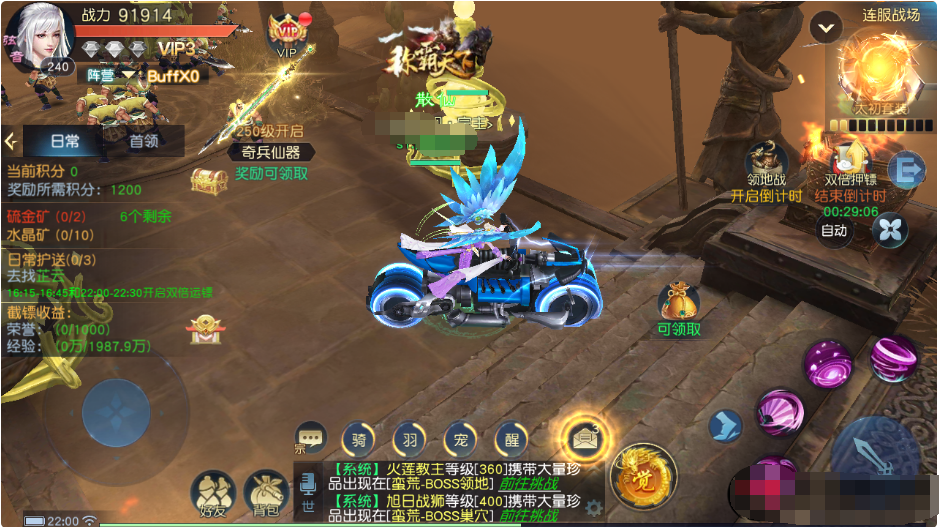
Task: Open the 领地战 event icon
Action: (766, 160)
